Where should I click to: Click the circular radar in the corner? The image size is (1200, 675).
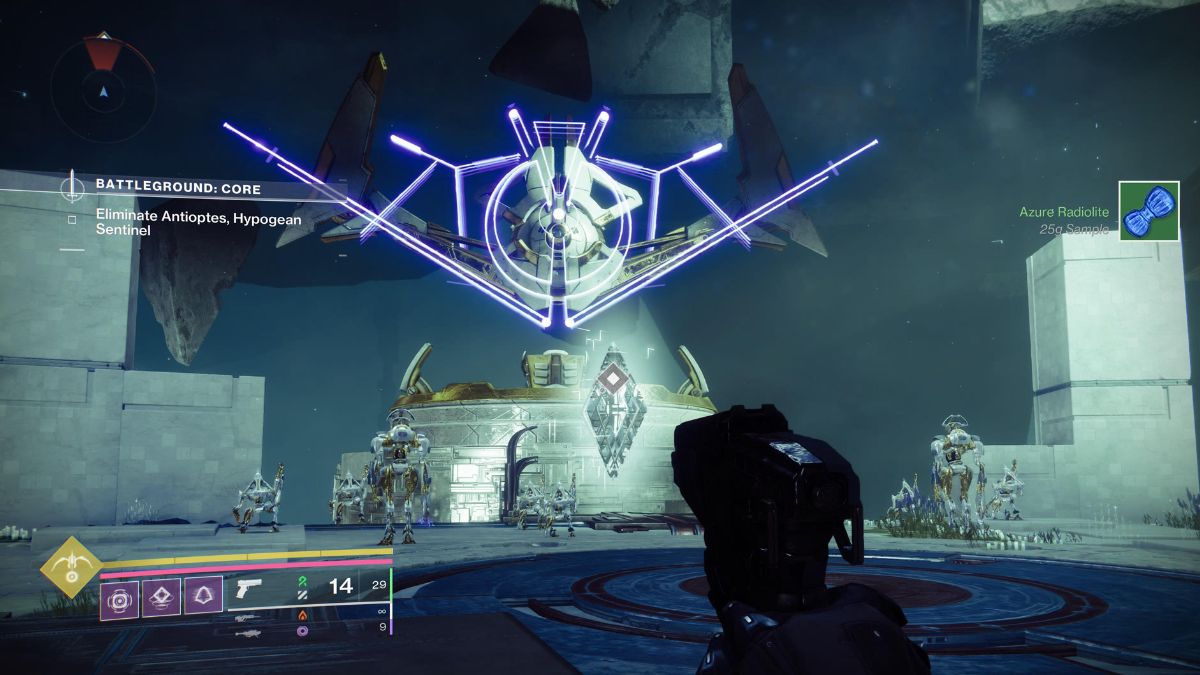pos(103,92)
